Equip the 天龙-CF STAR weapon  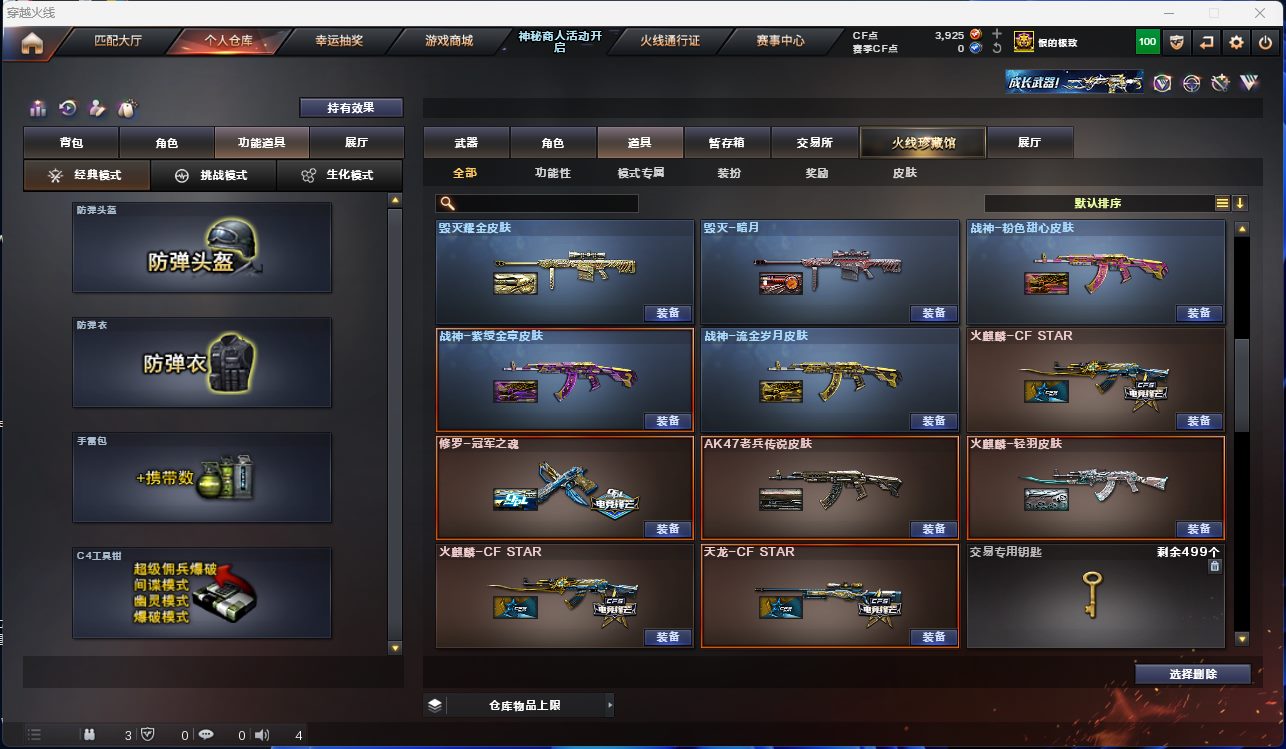pyautogui.click(x=933, y=637)
